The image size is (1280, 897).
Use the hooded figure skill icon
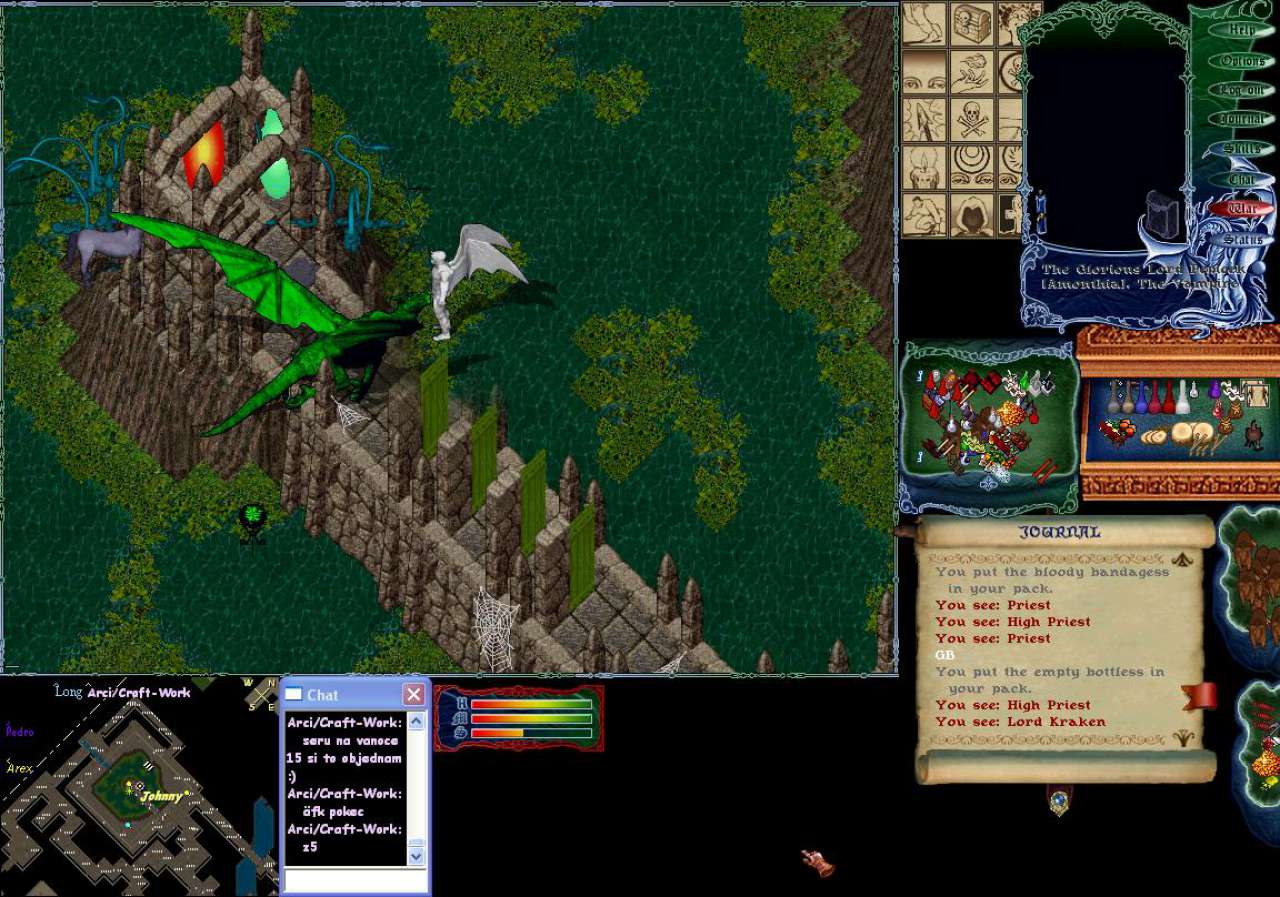[971, 214]
